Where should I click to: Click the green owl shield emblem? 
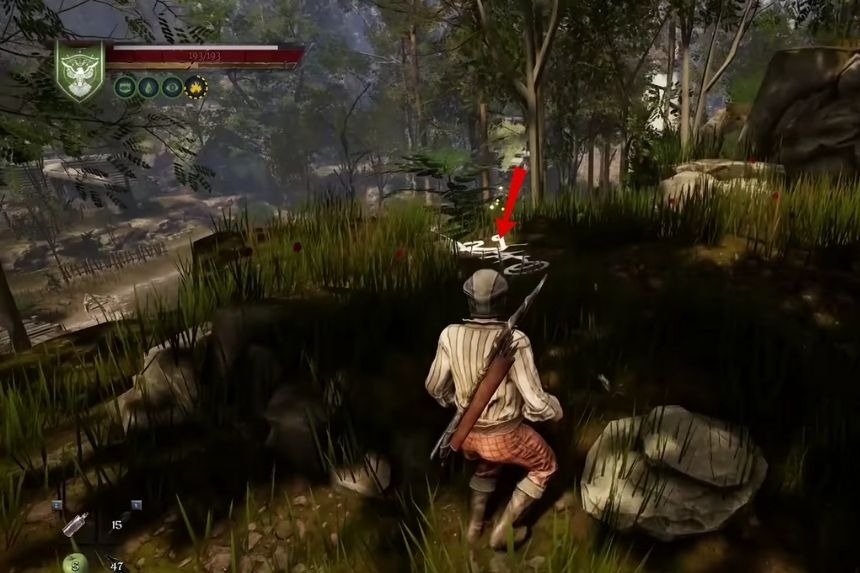(78, 72)
